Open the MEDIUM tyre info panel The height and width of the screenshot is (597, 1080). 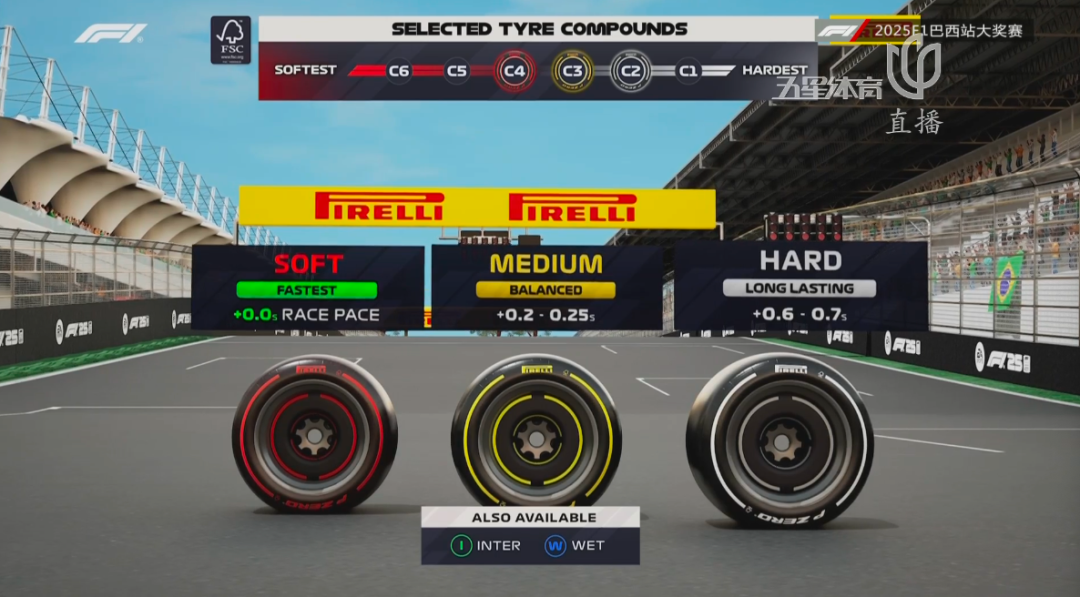pos(546,288)
